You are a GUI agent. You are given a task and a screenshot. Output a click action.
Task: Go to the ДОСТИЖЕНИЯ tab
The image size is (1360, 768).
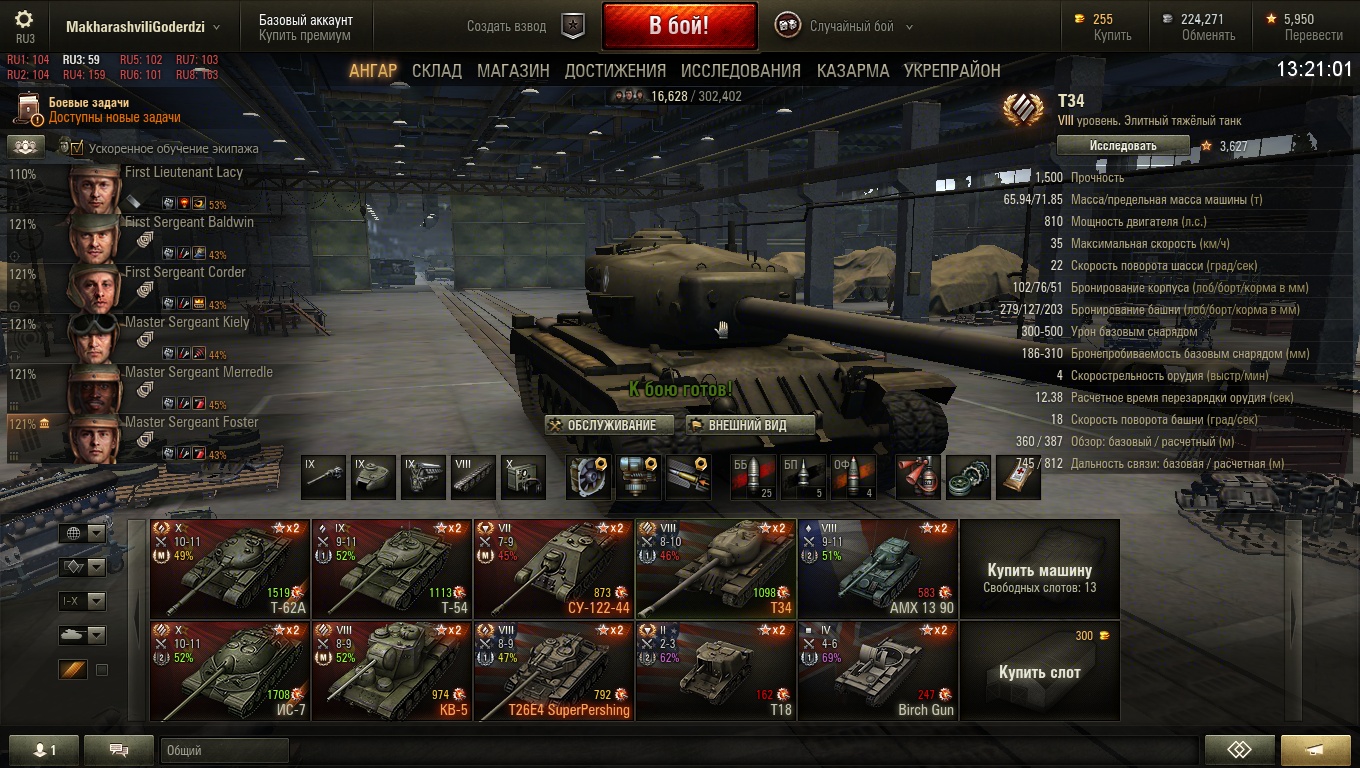(x=615, y=71)
